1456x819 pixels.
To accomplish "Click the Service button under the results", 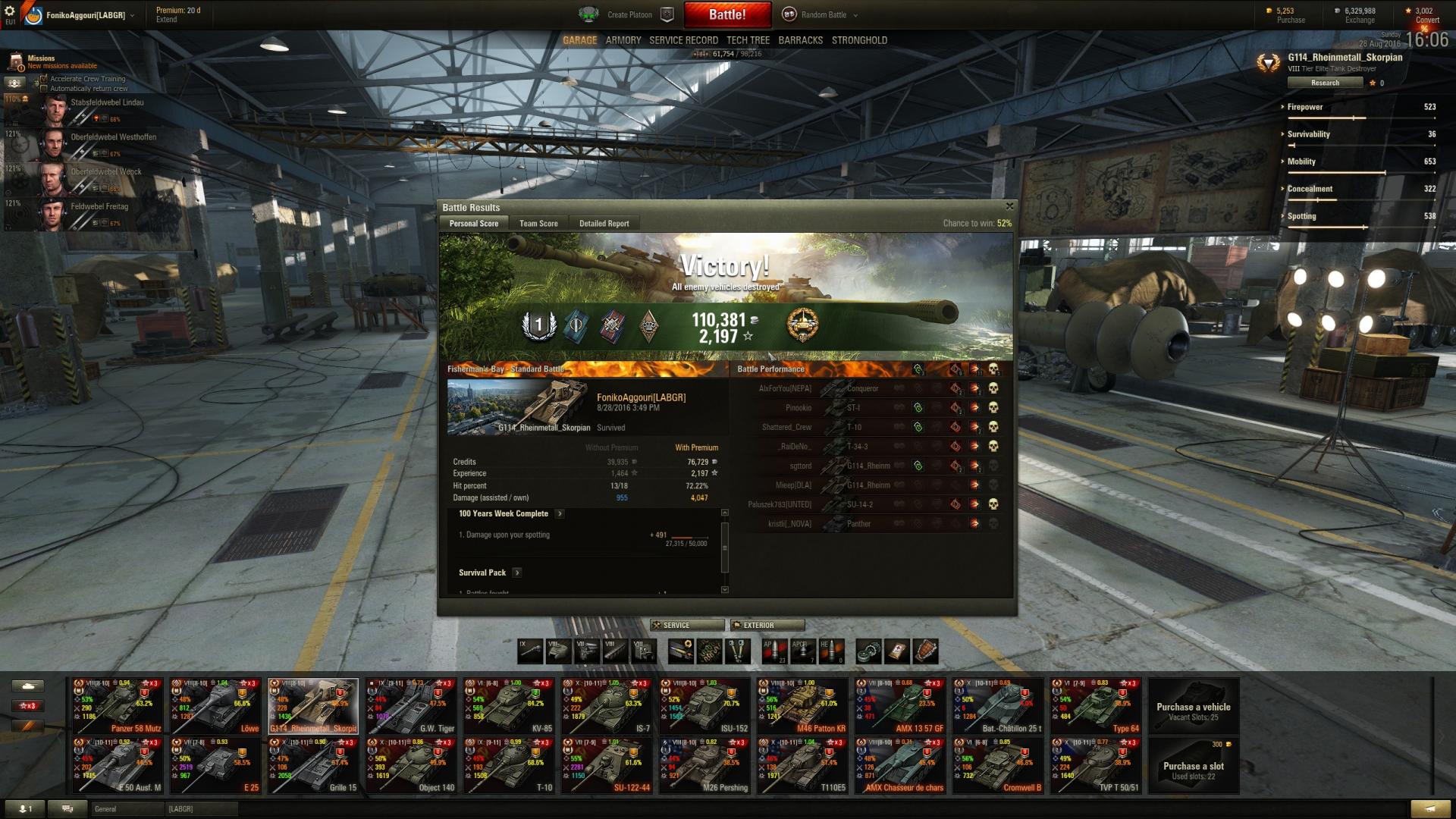I will [687, 625].
